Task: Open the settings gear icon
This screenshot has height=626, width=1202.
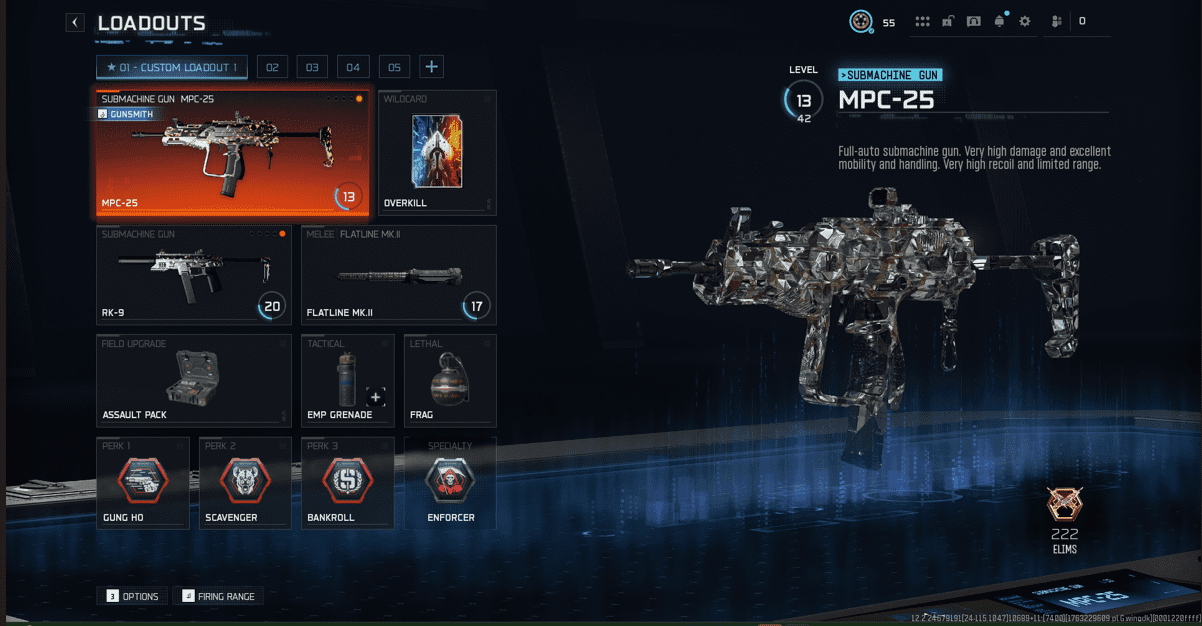Action: (x=1025, y=21)
